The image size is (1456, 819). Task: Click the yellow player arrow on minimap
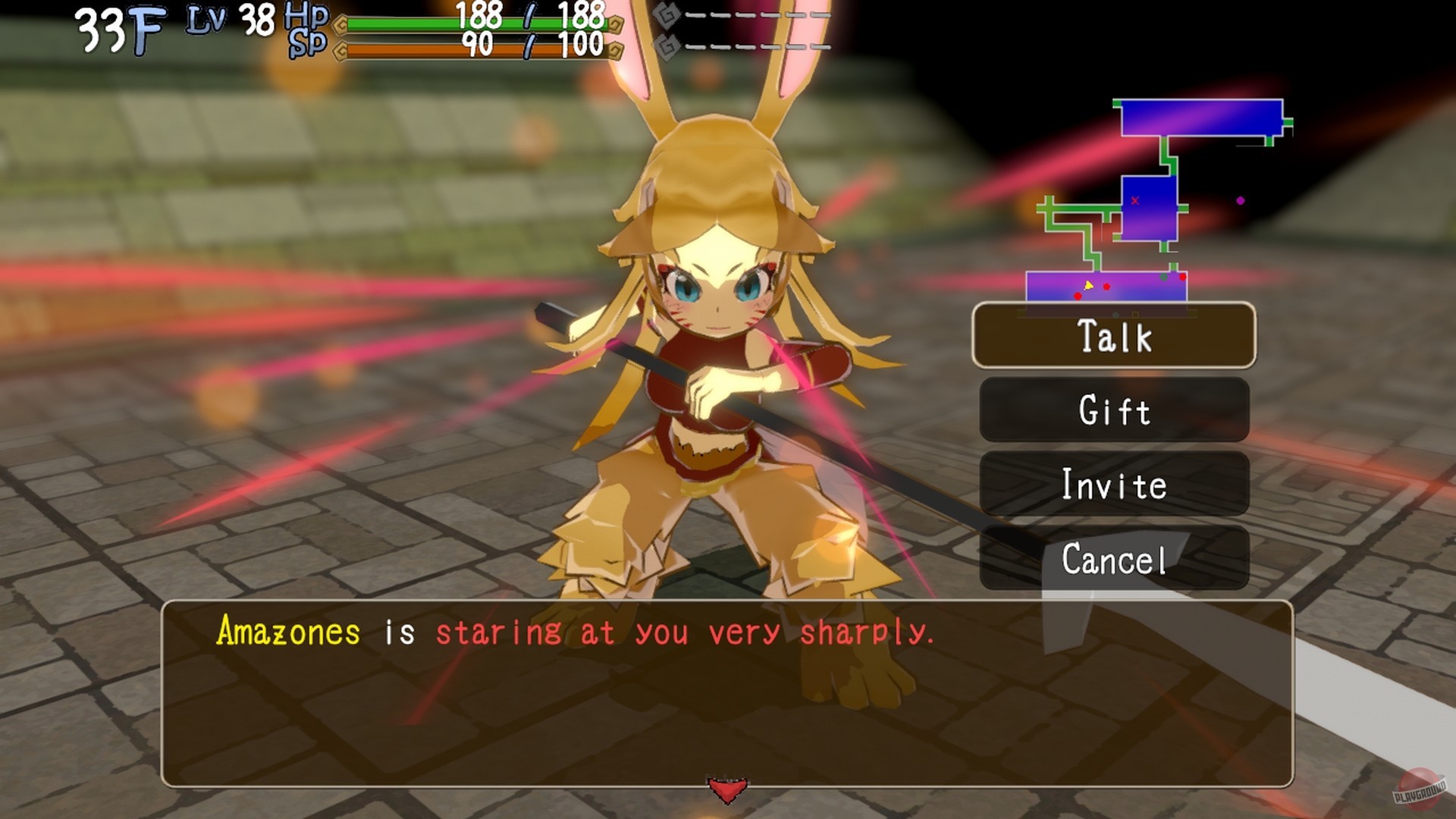tap(1088, 286)
